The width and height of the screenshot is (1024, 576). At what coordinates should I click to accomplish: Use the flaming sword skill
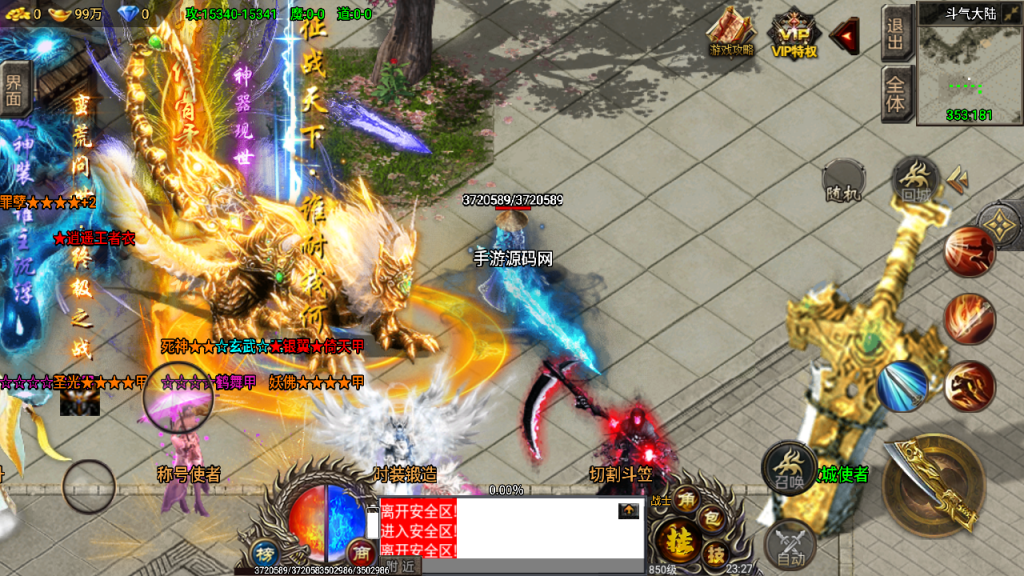[x=969, y=319]
